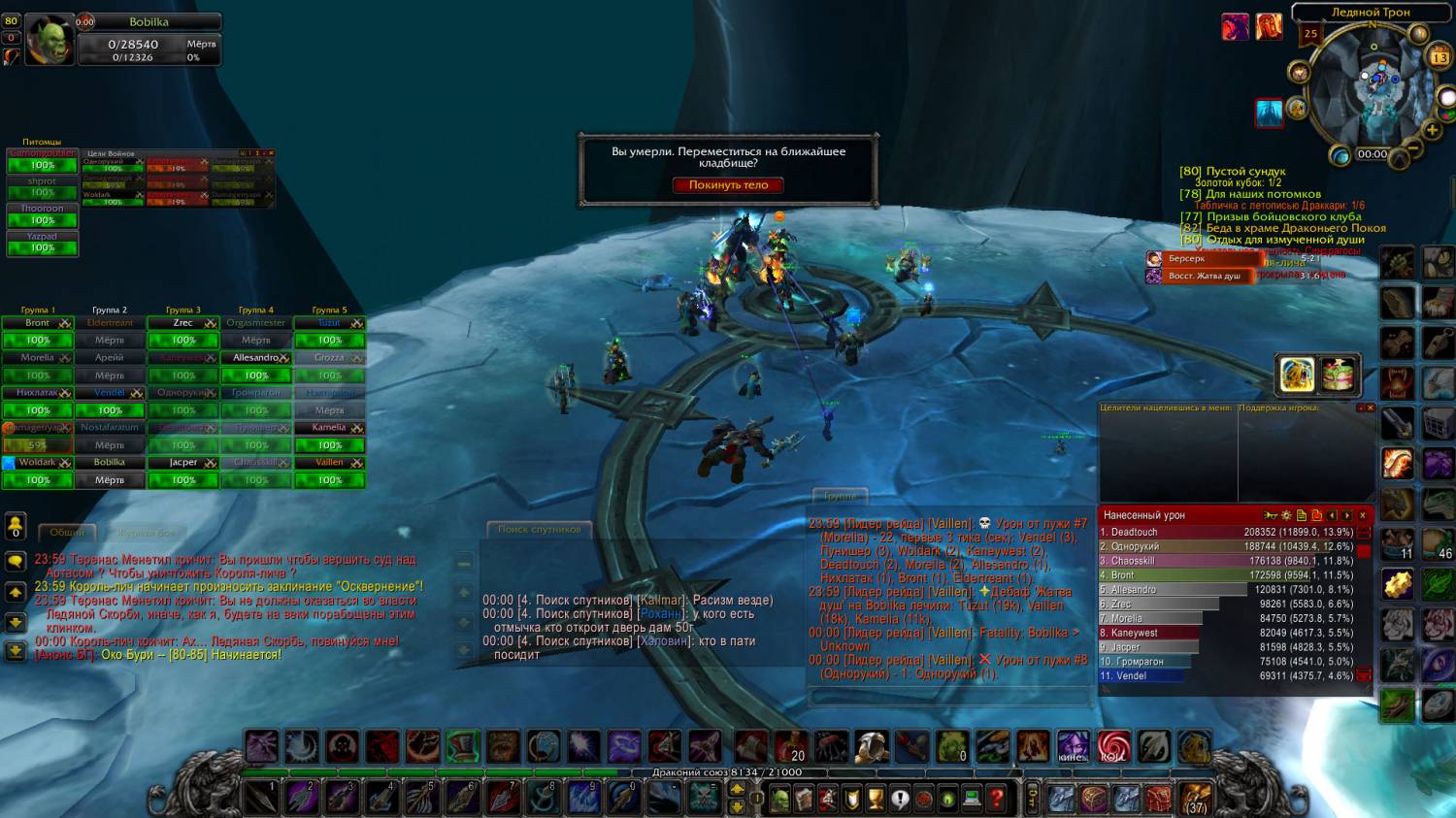Click the red Покинуть тело button
The height and width of the screenshot is (818, 1456).
point(728,185)
